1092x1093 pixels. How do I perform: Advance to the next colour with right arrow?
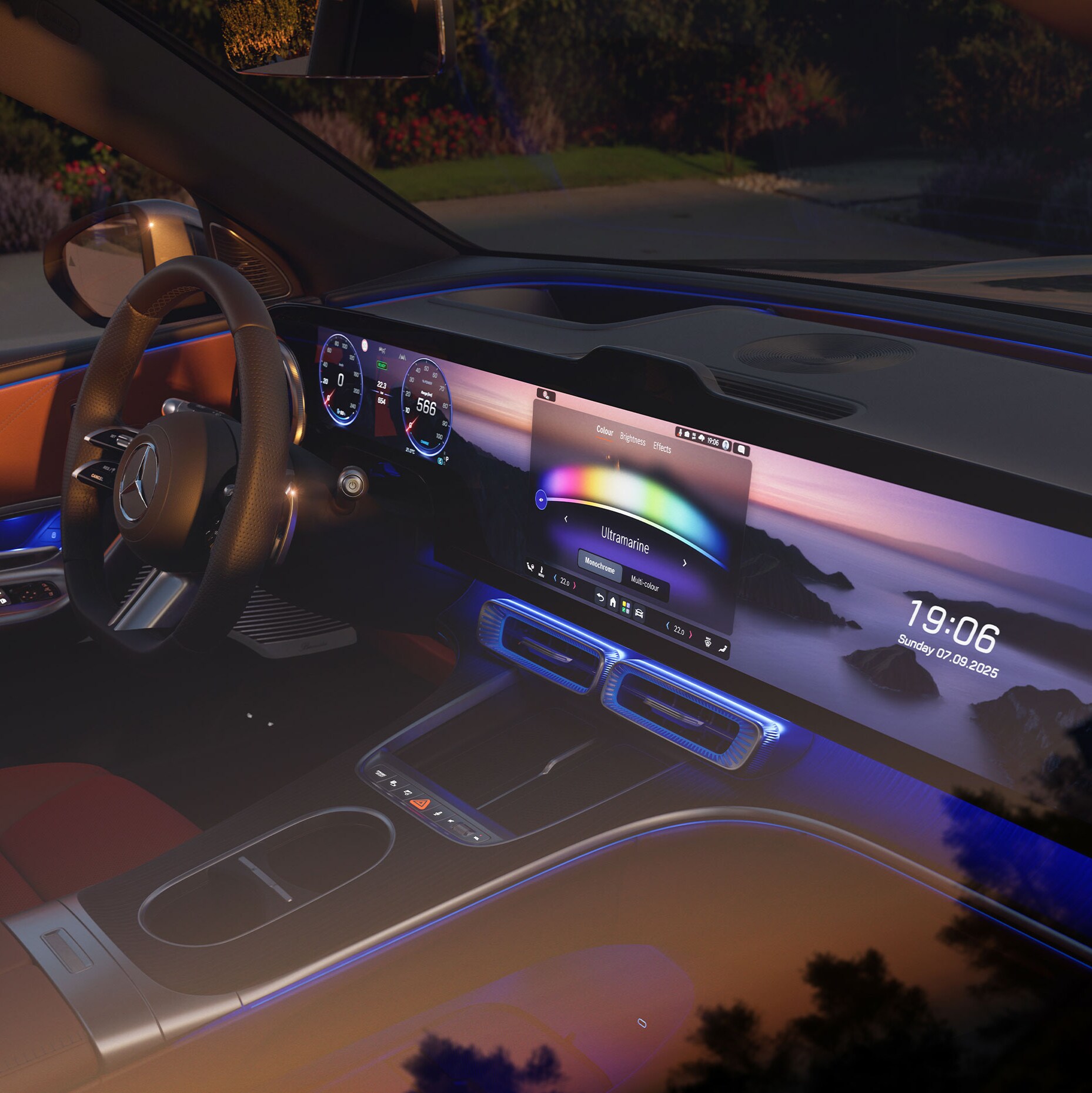[x=684, y=563]
